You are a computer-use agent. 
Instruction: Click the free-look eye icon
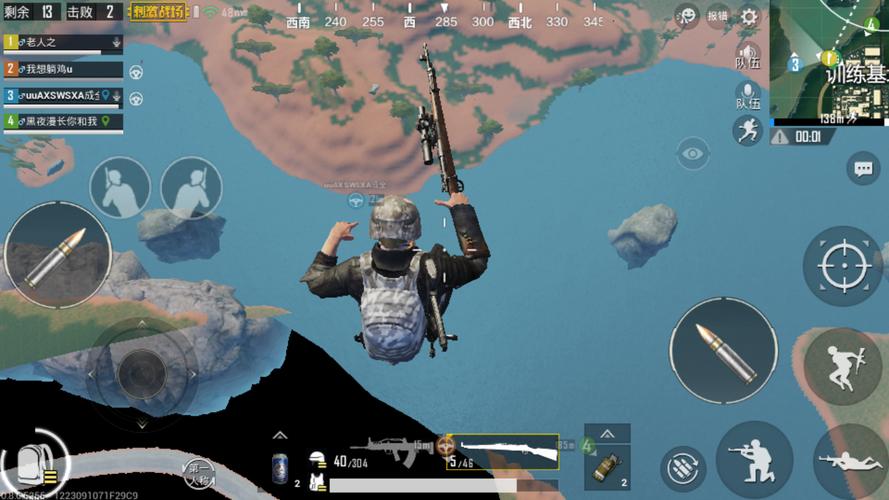coord(691,154)
